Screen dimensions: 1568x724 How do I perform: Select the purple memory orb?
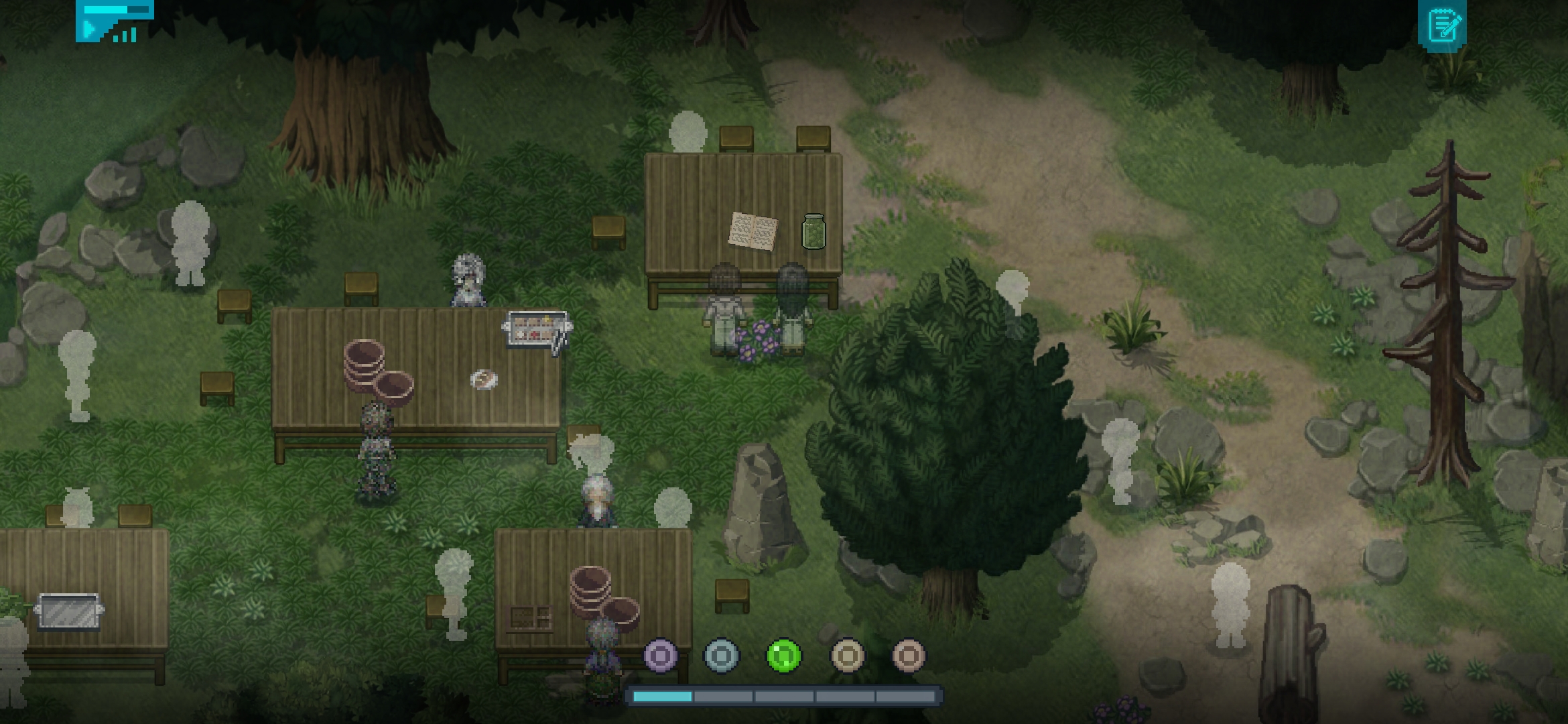[x=660, y=654]
